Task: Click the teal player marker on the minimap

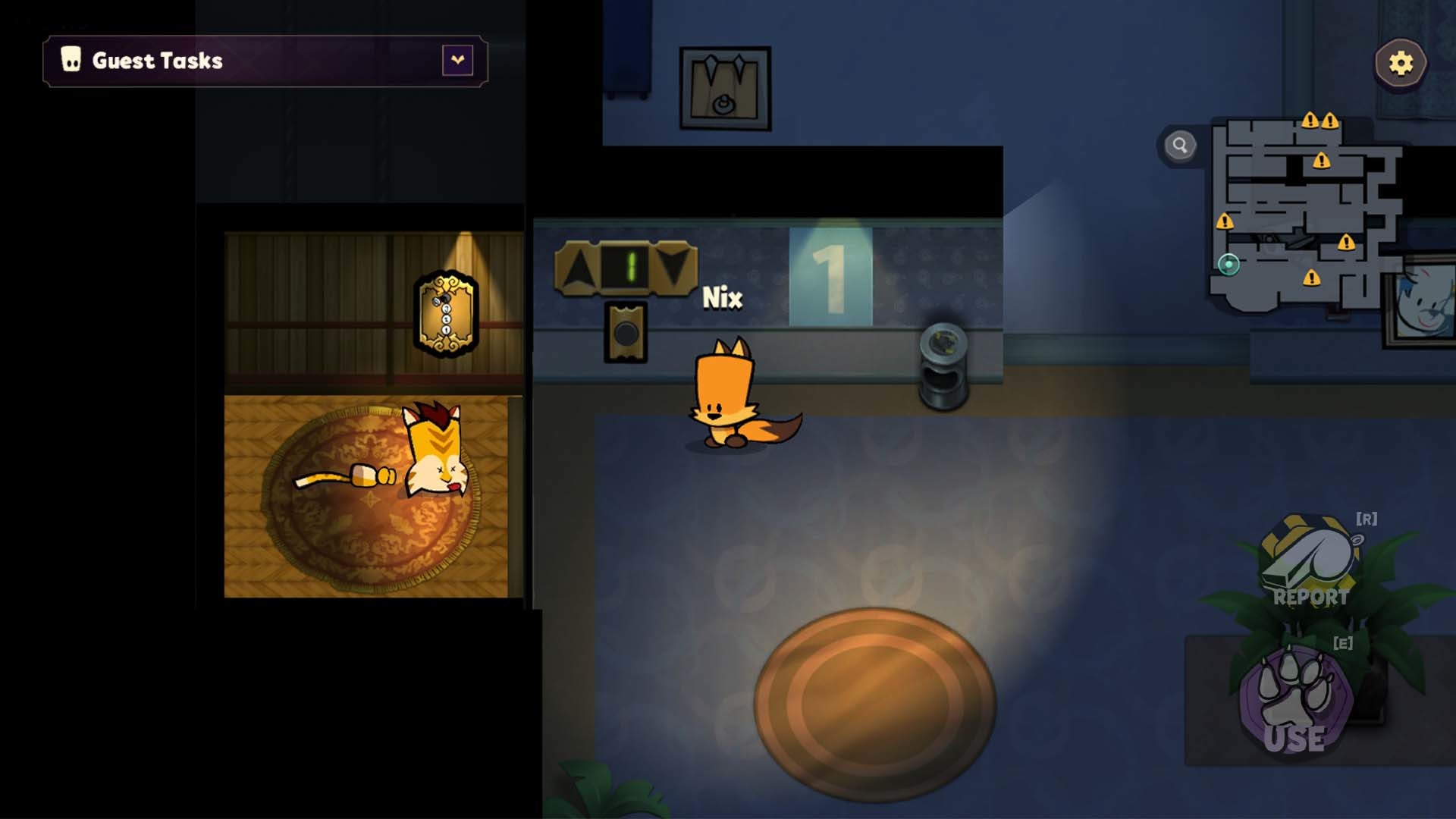Action: tap(1228, 262)
